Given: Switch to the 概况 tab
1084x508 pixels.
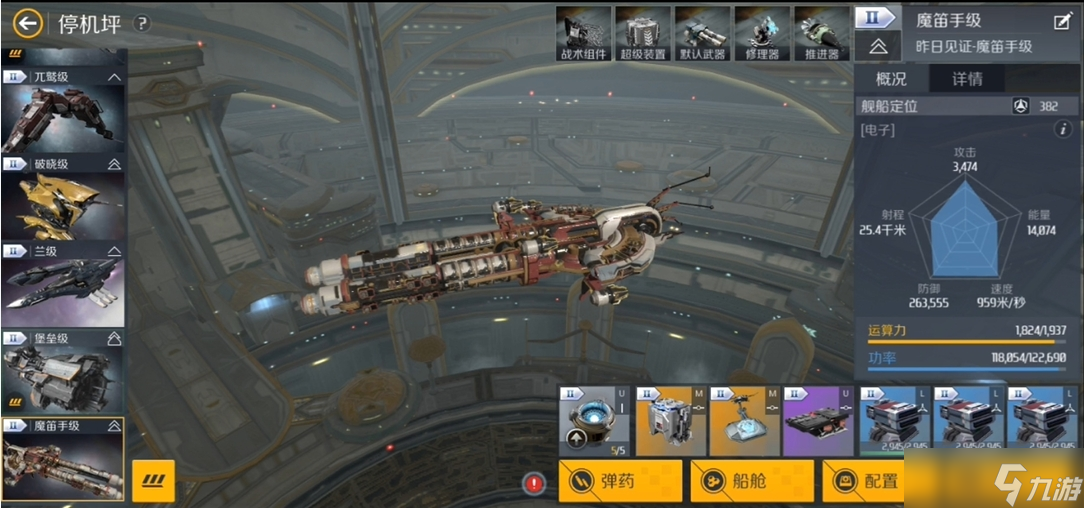Looking at the screenshot, I should tap(891, 78).
